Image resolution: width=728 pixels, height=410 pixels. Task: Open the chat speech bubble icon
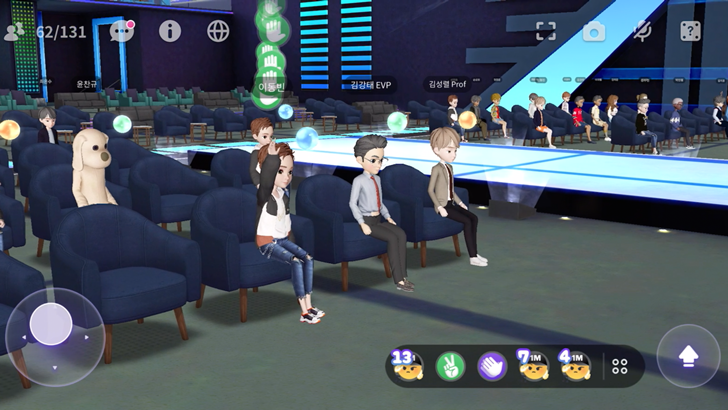tap(122, 30)
